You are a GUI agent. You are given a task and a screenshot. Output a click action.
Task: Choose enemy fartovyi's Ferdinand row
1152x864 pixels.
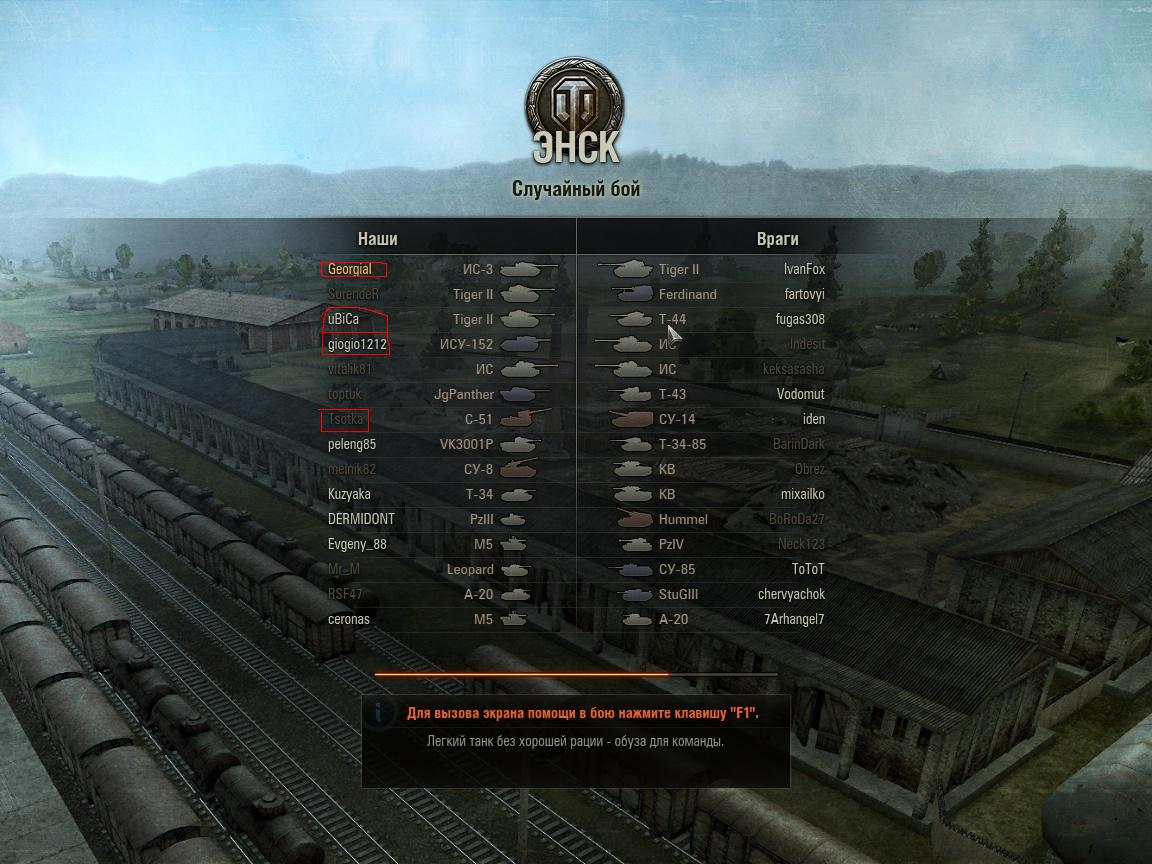[x=804, y=294]
